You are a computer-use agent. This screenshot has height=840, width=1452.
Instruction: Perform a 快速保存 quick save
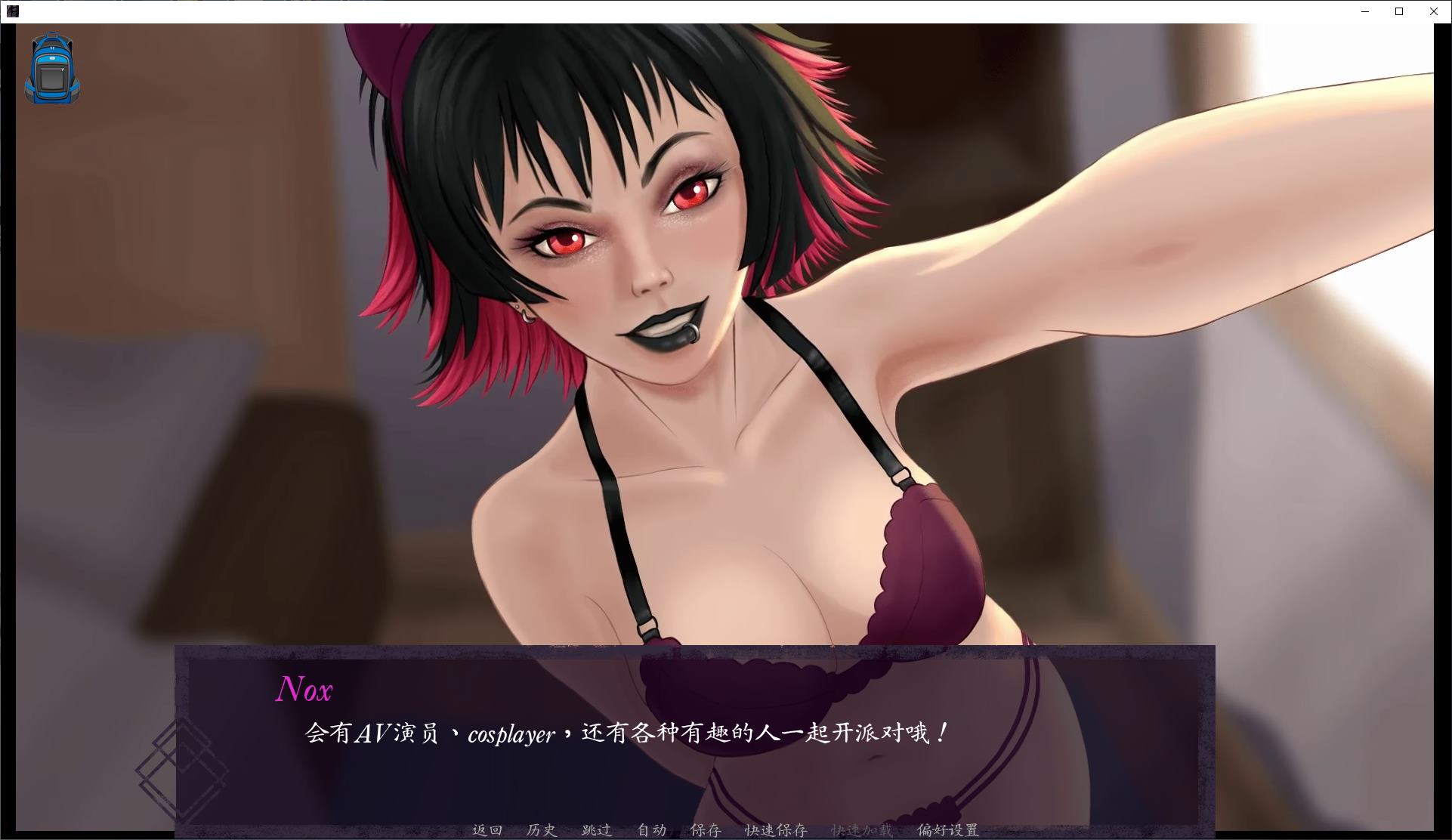[776, 829]
